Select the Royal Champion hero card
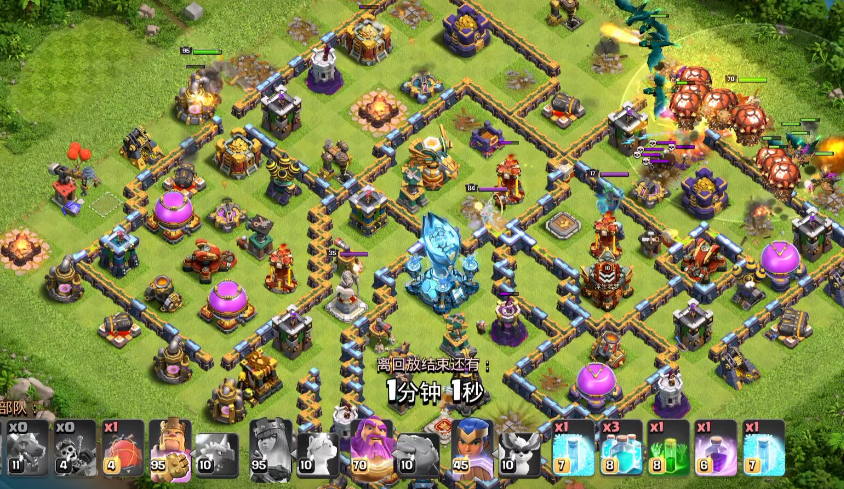The image size is (844, 489). point(472,446)
